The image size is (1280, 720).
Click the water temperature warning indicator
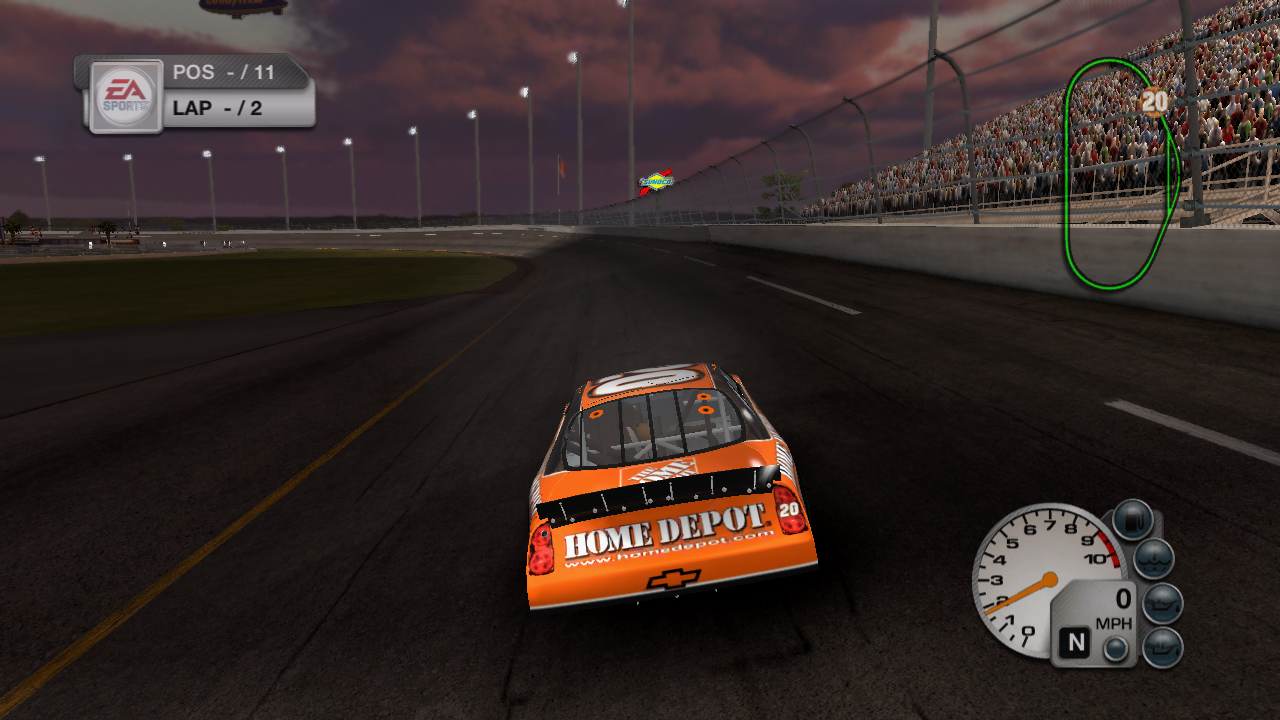click(1155, 557)
